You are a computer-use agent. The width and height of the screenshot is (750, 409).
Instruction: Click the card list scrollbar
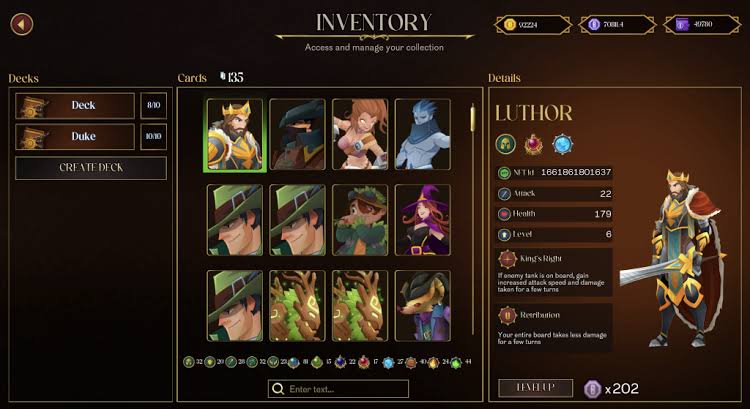473,118
